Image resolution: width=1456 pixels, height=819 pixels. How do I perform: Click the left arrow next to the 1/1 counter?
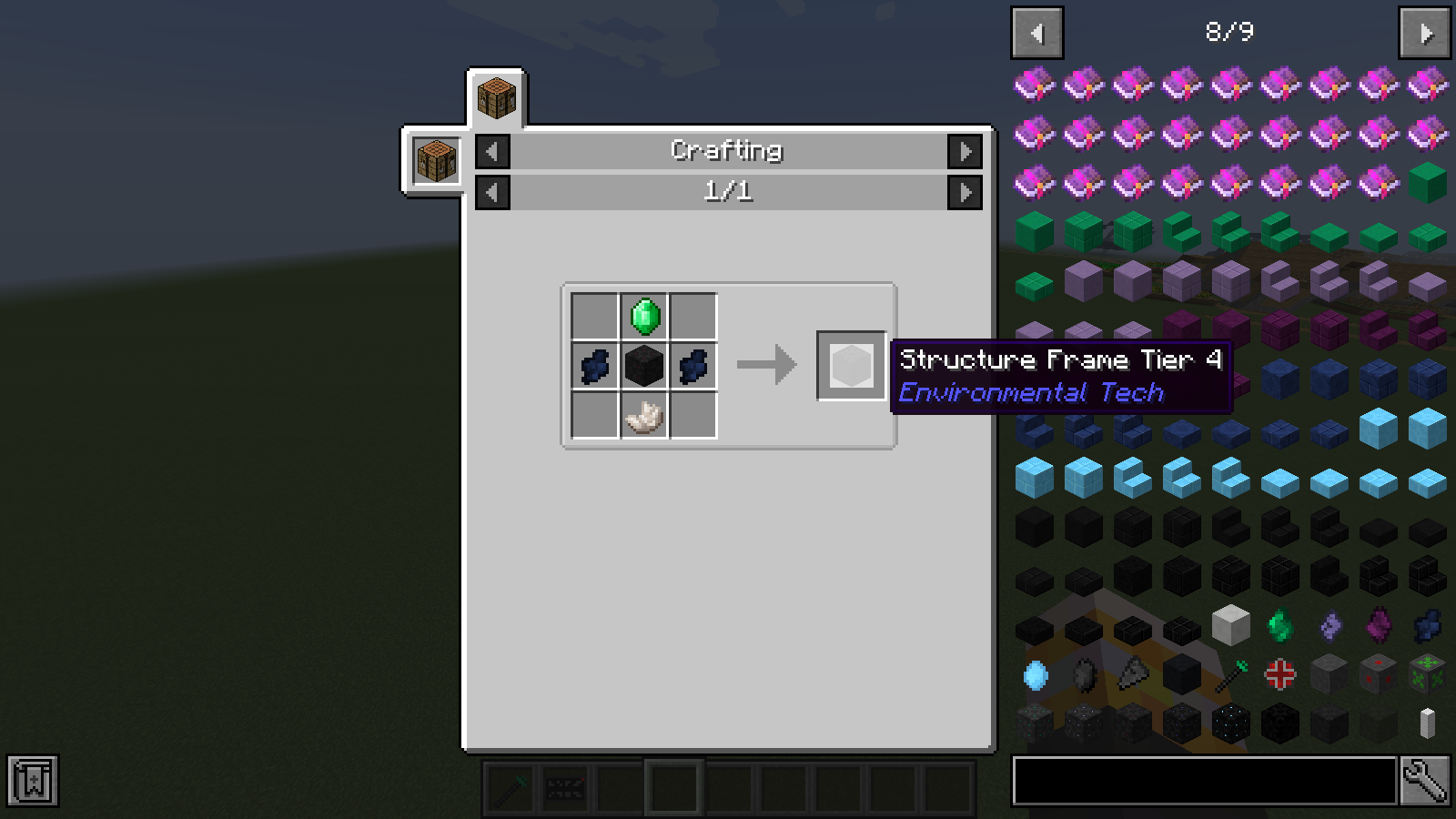coord(491,192)
